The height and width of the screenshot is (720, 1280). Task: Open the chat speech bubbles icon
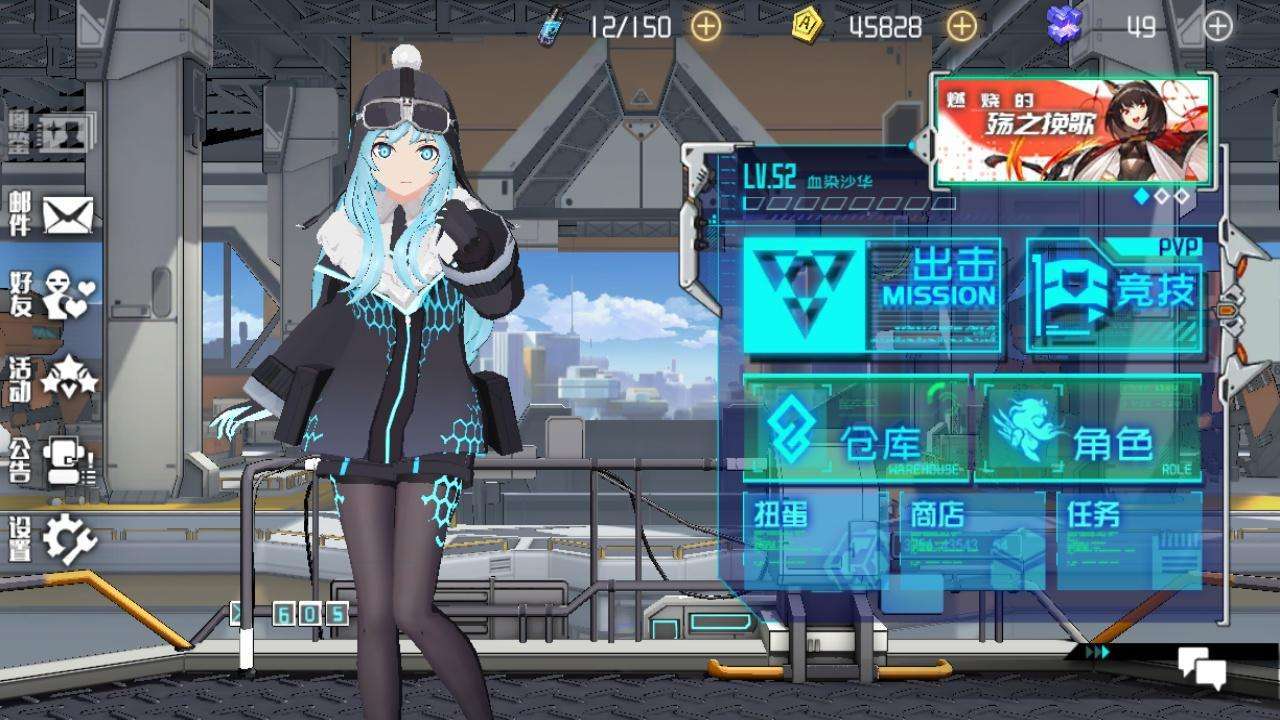1201,667
